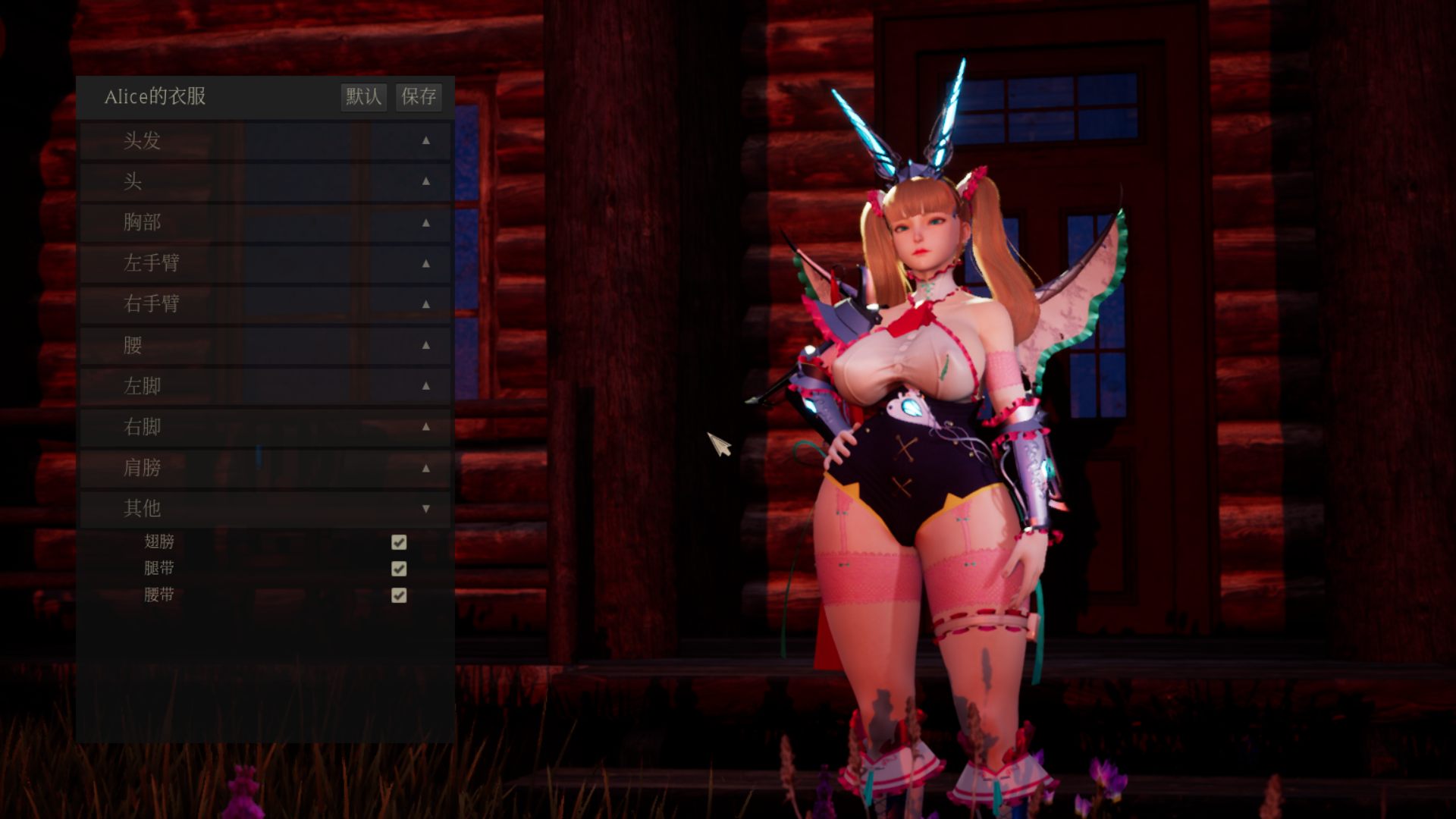This screenshot has width=1456, height=819.
Task: Open the 腰 waist category
Action: click(x=265, y=346)
